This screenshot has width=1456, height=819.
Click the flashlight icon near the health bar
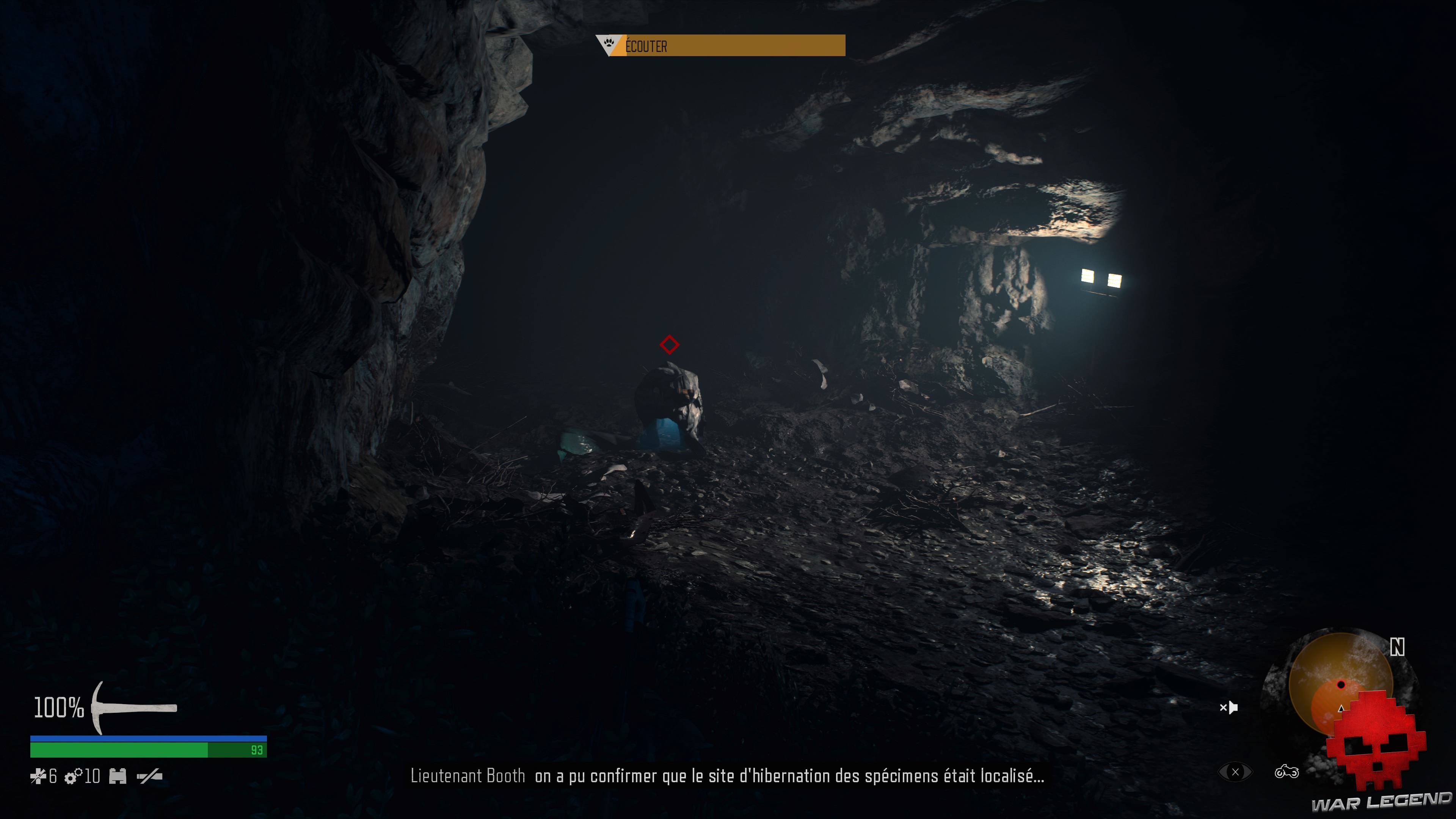(x=148, y=777)
